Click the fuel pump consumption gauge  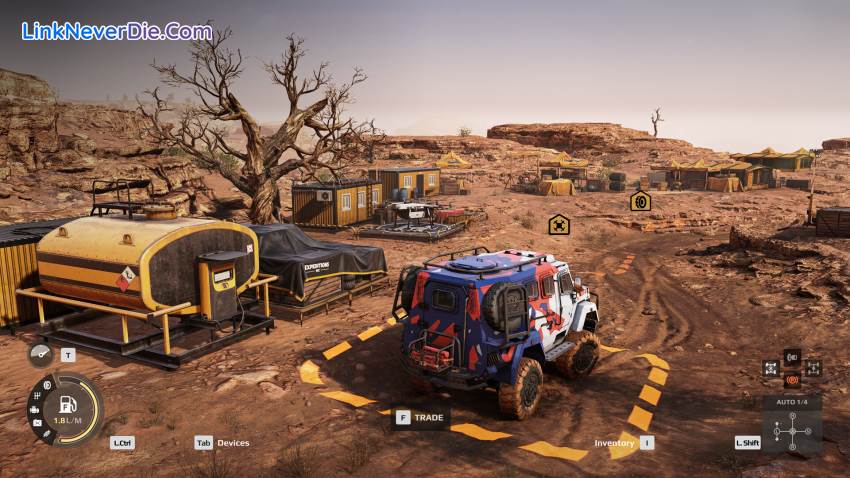click(x=70, y=408)
